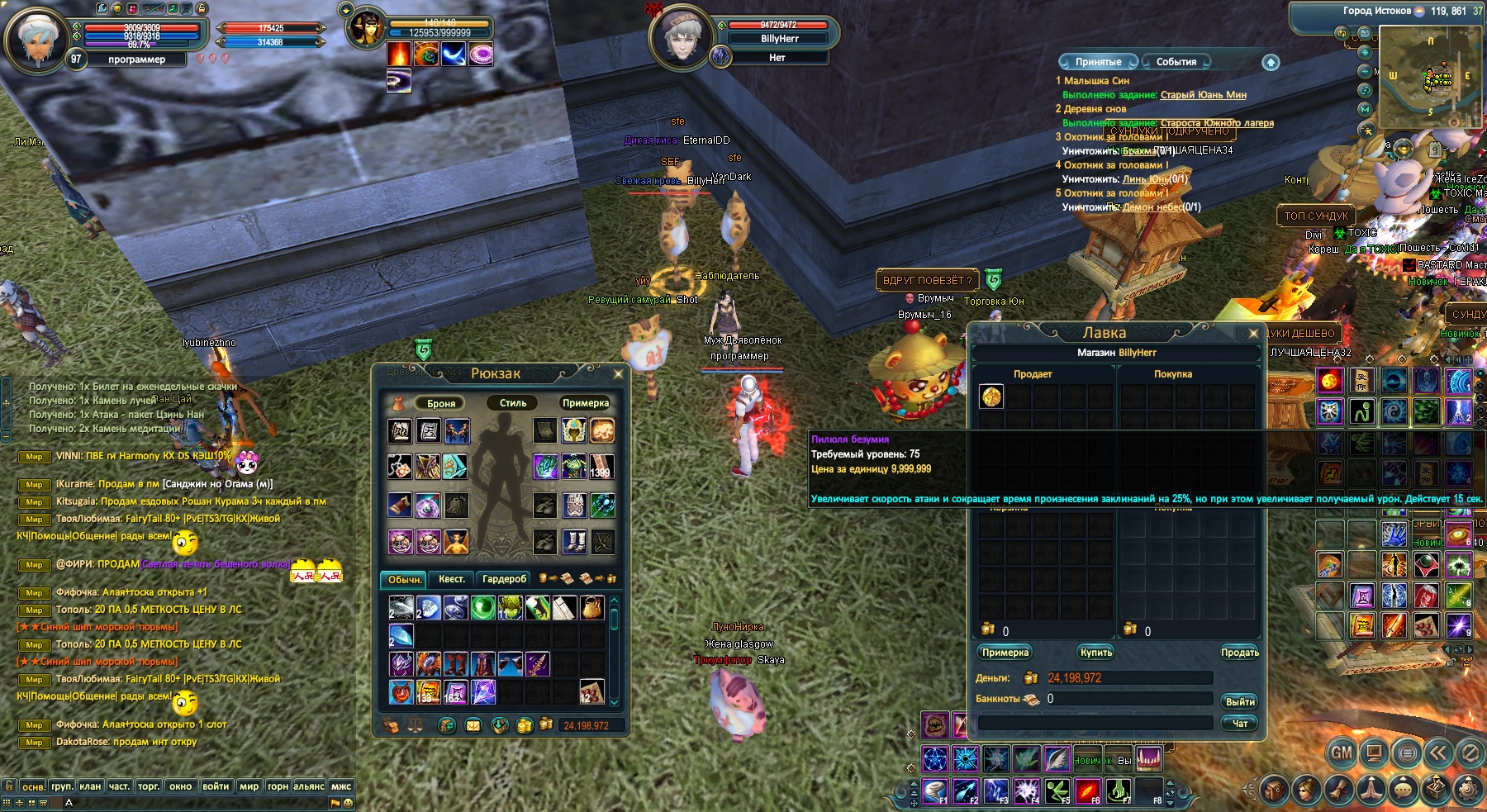Close the Рюкзак backpack window
Viewport: 1487px width, 812px height.
pyautogui.click(x=618, y=374)
